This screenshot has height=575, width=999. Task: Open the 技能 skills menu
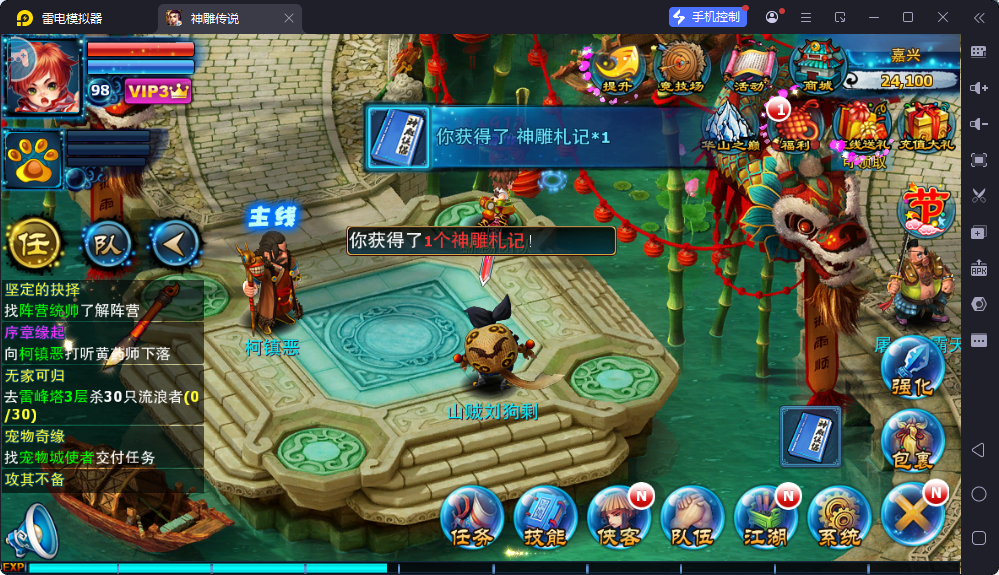coord(545,517)
